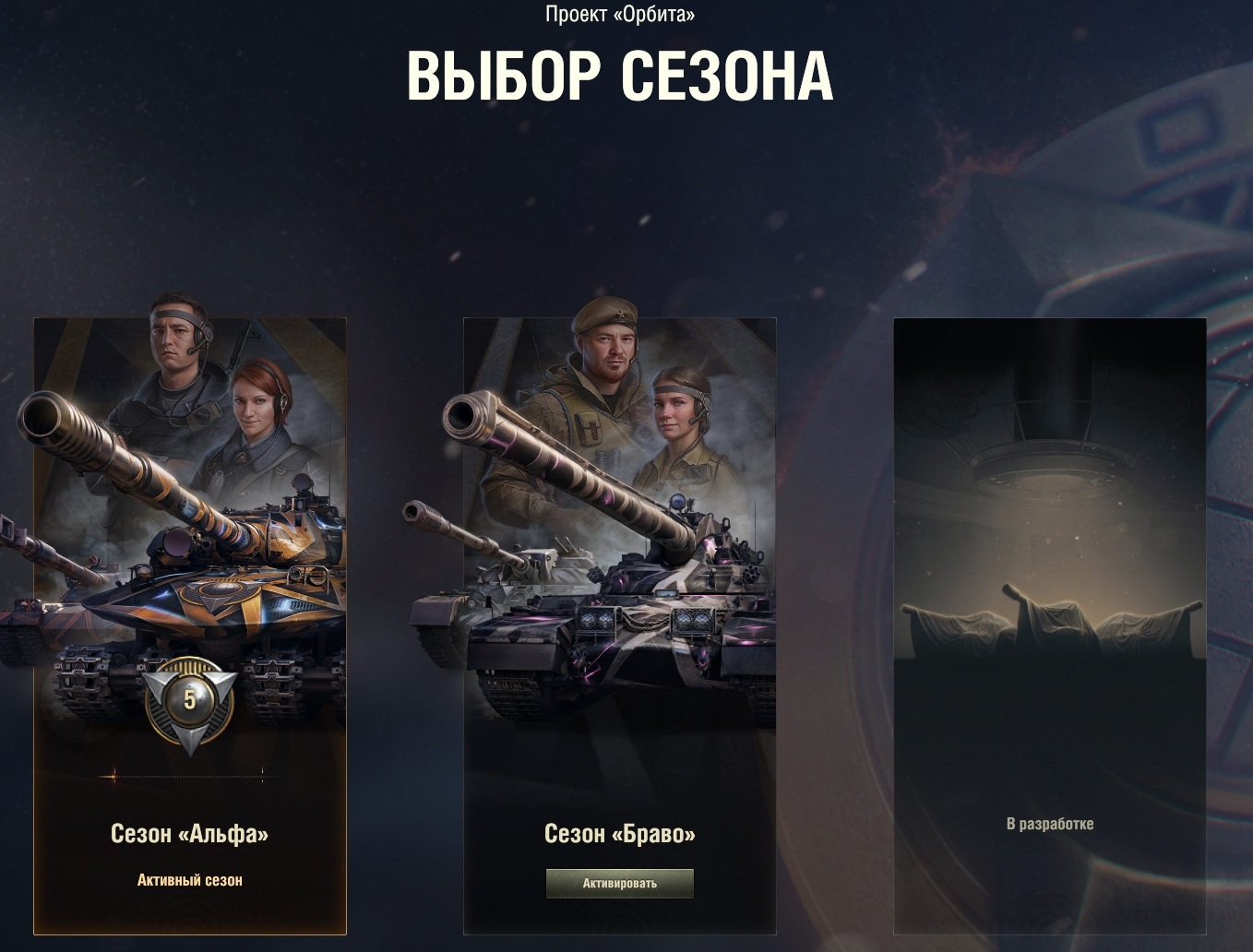This screenshot has width=1253, height=952.
Task: Click the end marker of Alpha progress line
Action: [x=261, y=776]
